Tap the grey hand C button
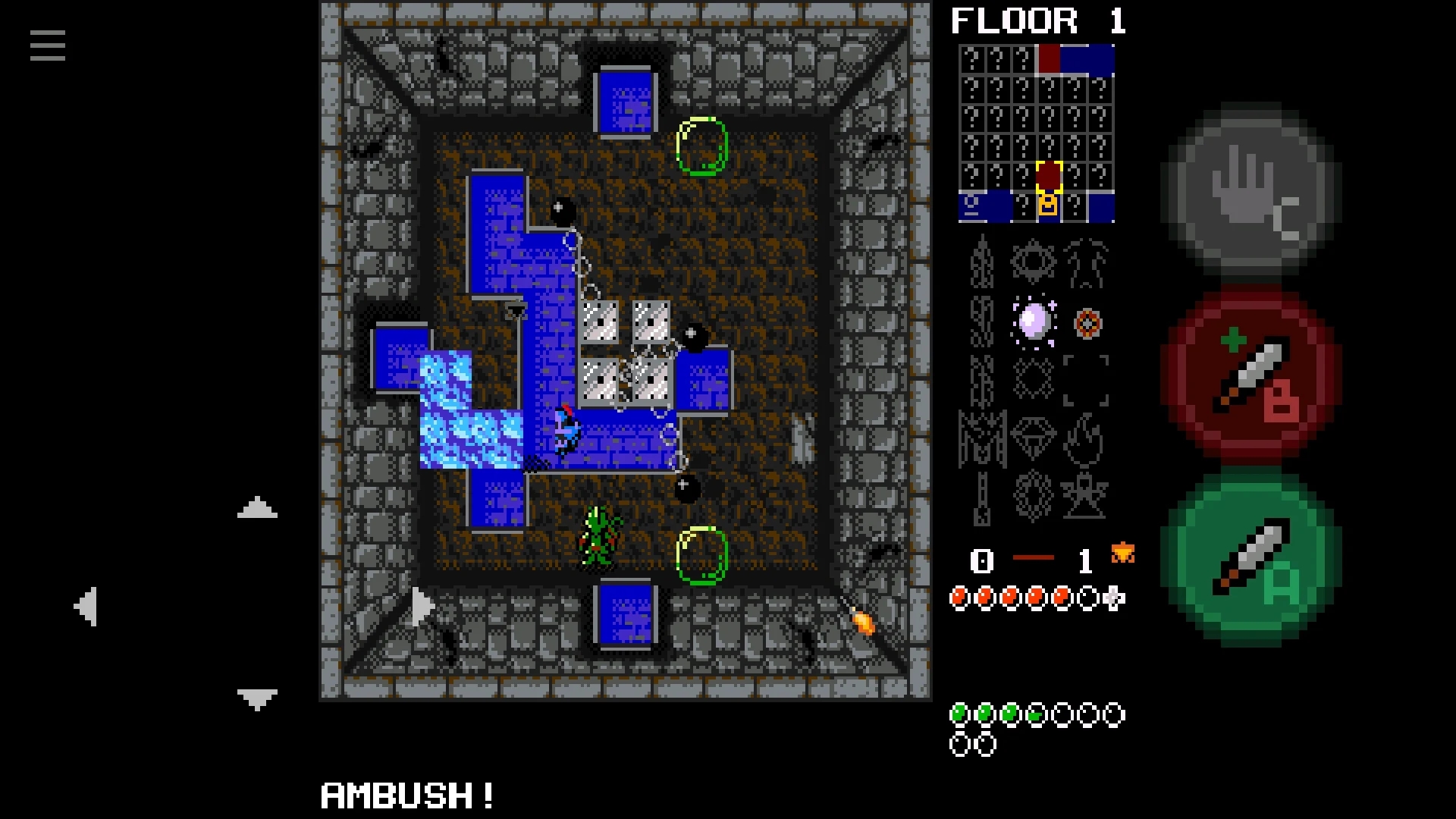Screen dimensions: 1456x819 click(1251, 190)
